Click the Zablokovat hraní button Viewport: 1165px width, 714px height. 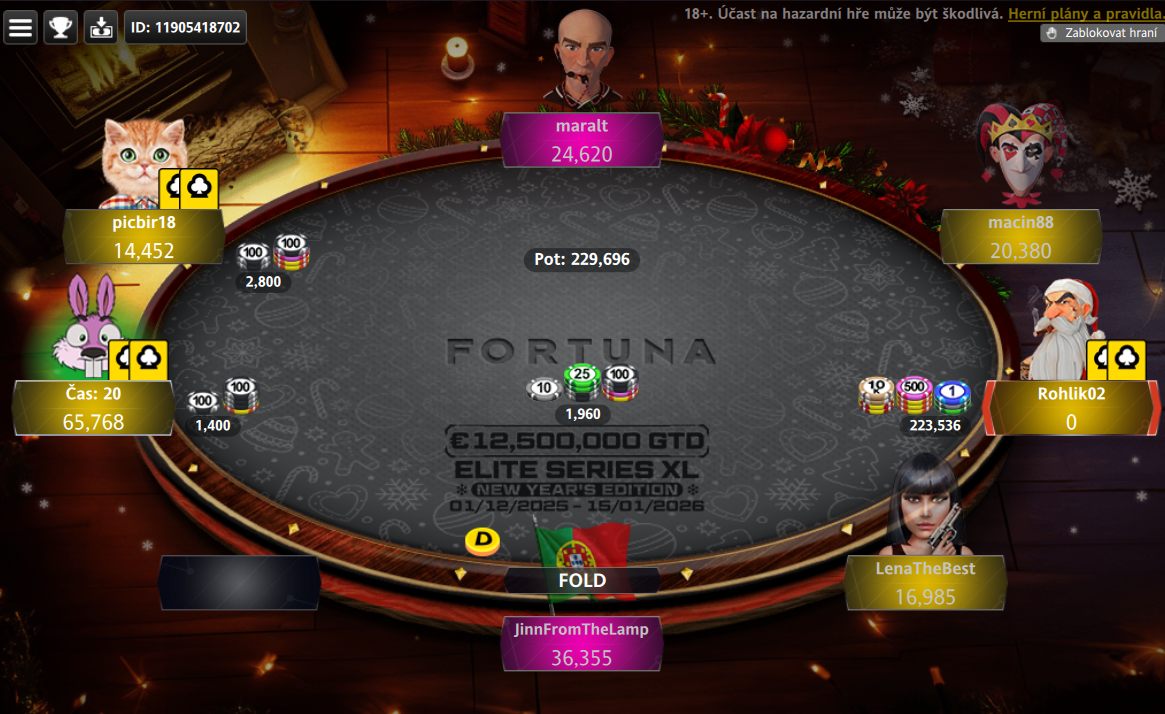(1101, 33)
